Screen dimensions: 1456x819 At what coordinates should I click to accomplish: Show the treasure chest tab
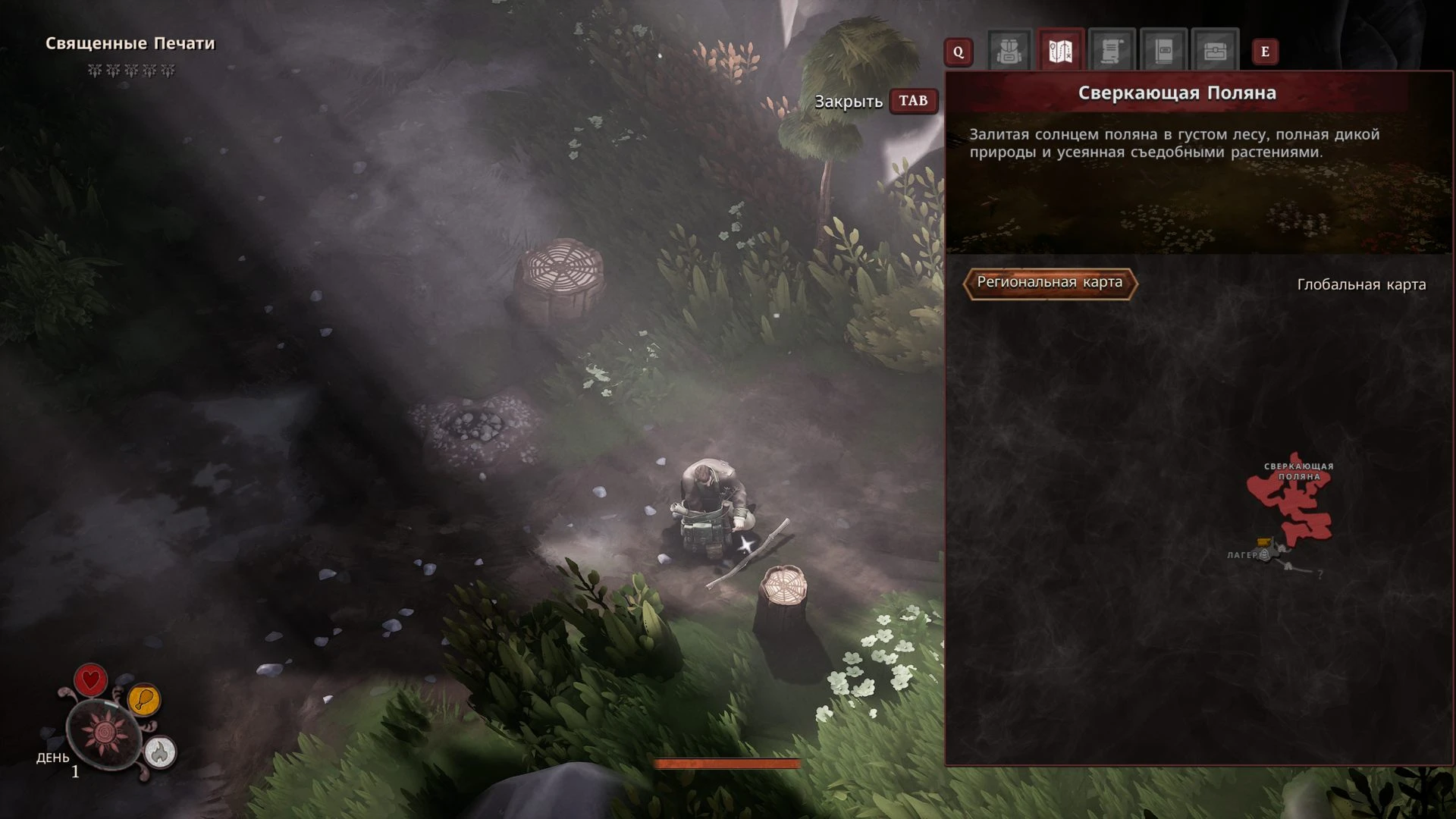pos(1215,52)
